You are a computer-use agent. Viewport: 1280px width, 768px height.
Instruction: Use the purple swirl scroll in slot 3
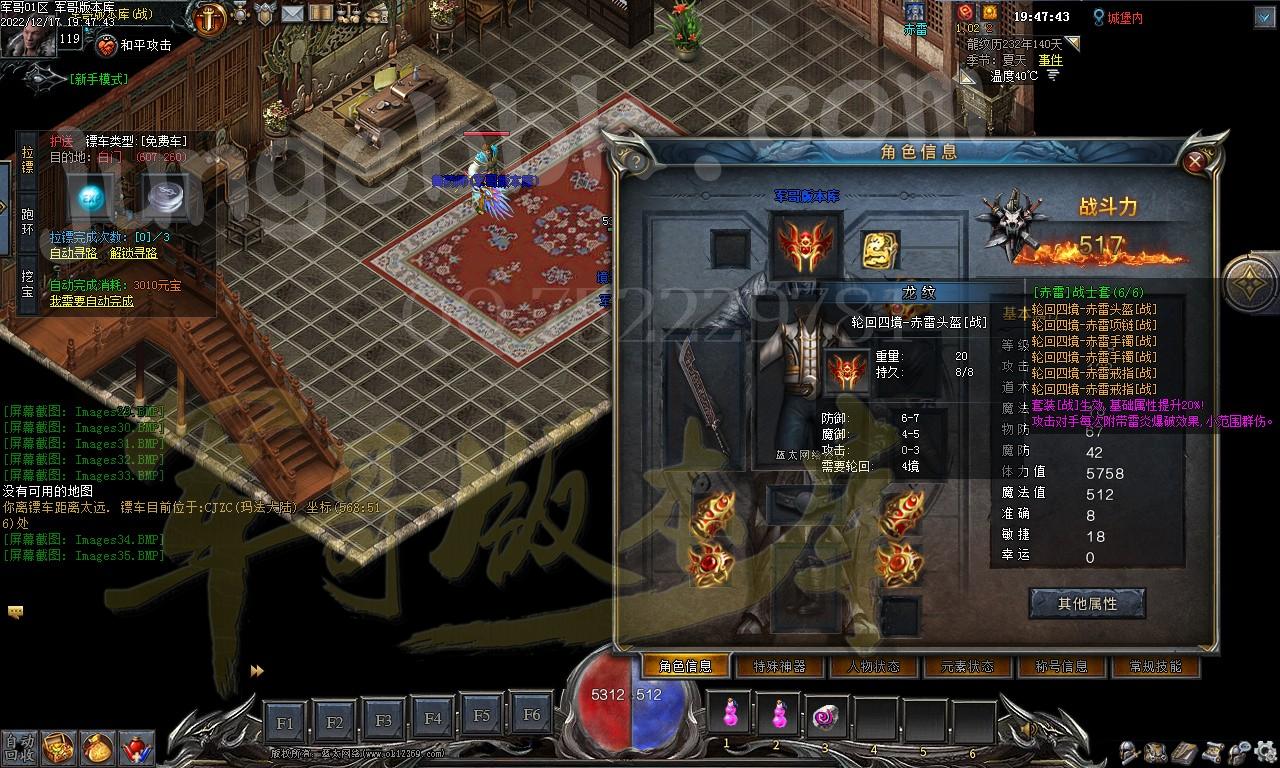pos(827,715)
